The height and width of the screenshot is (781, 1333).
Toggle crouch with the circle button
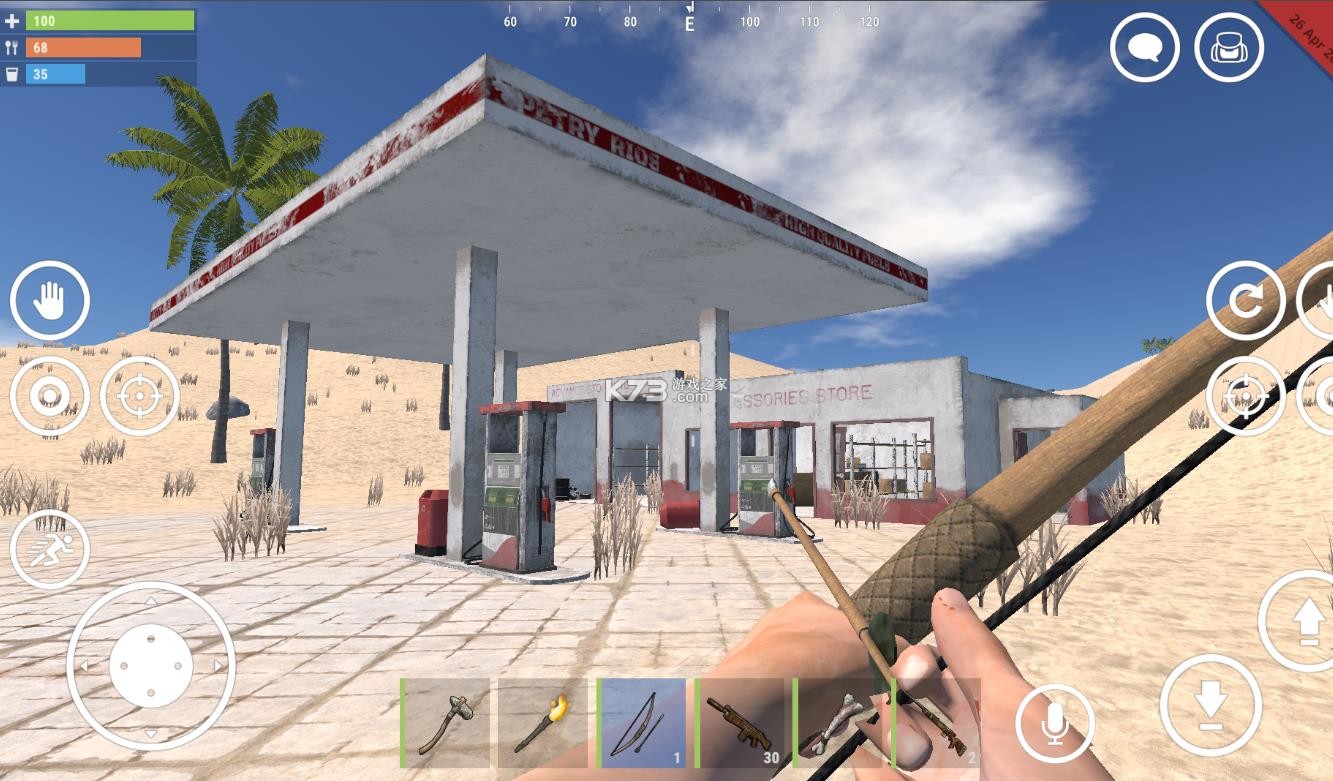(51, 396)
